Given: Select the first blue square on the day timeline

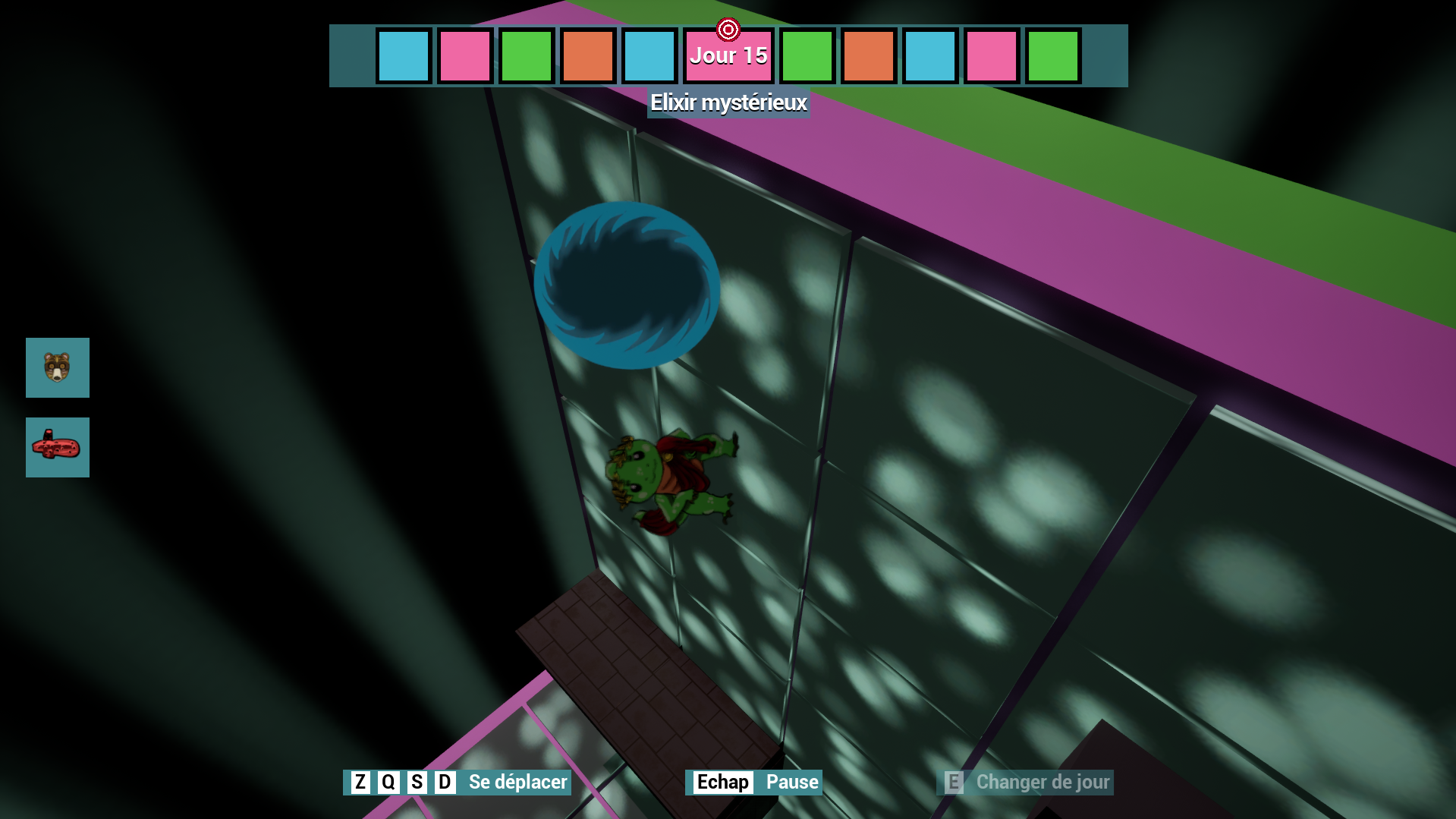Looking at the screenshot, I should pyautogui.click(x=404, y=55).
